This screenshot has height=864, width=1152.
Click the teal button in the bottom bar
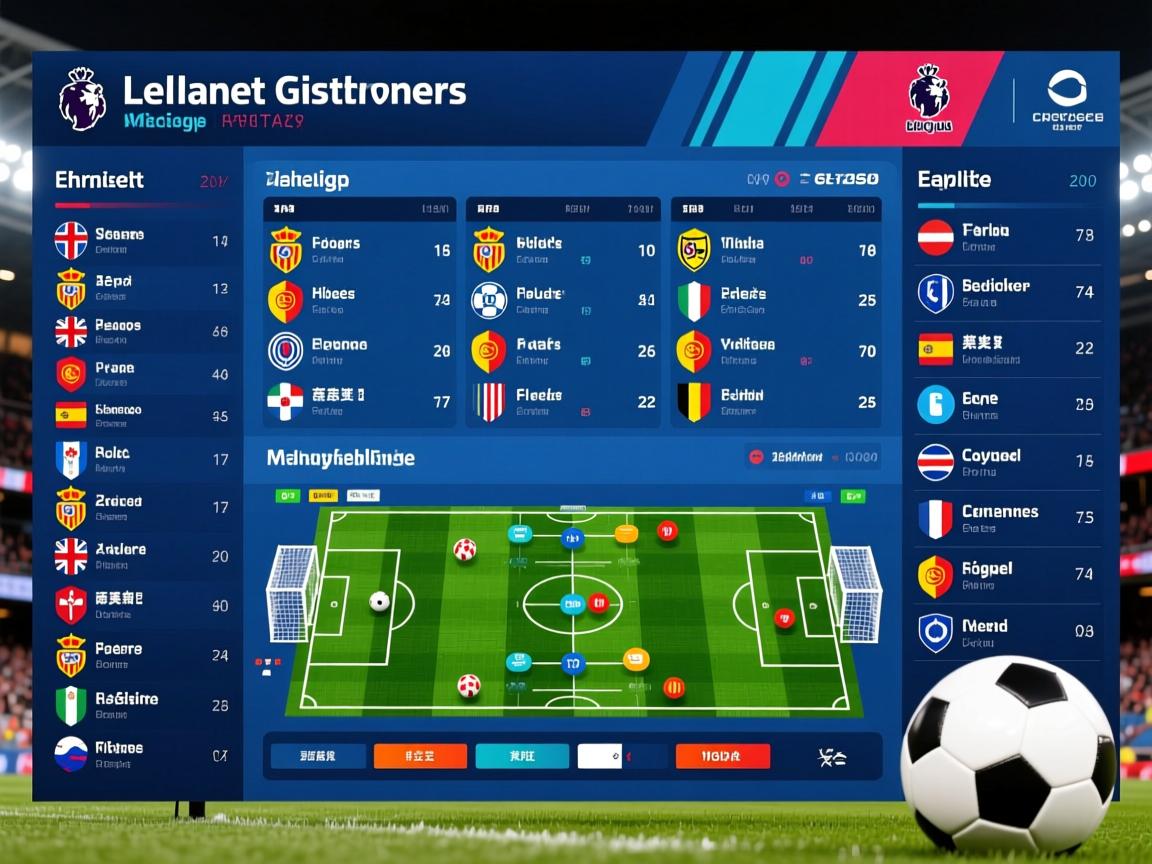[522, 756]
